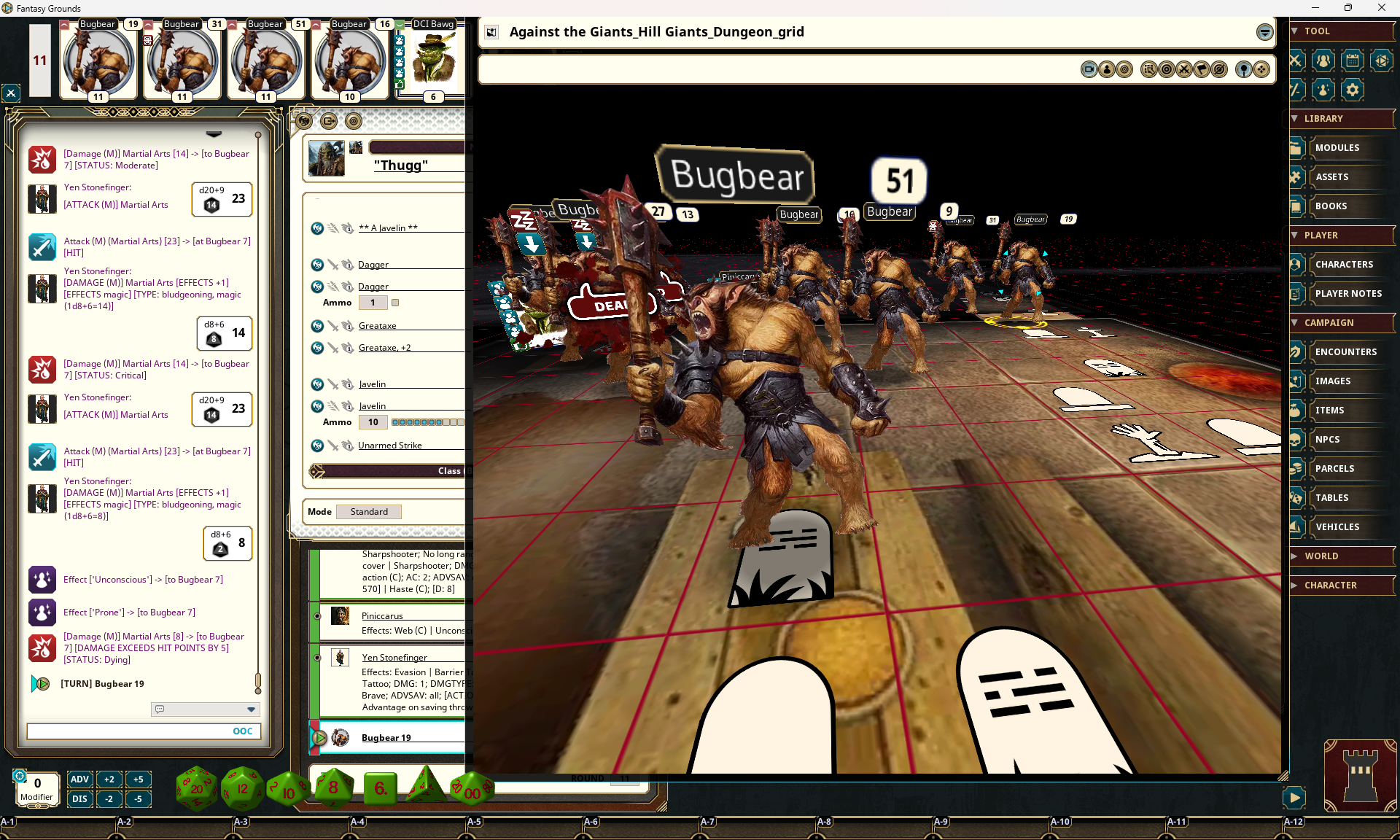Check the Dagger ammo box

click(396, 303)
